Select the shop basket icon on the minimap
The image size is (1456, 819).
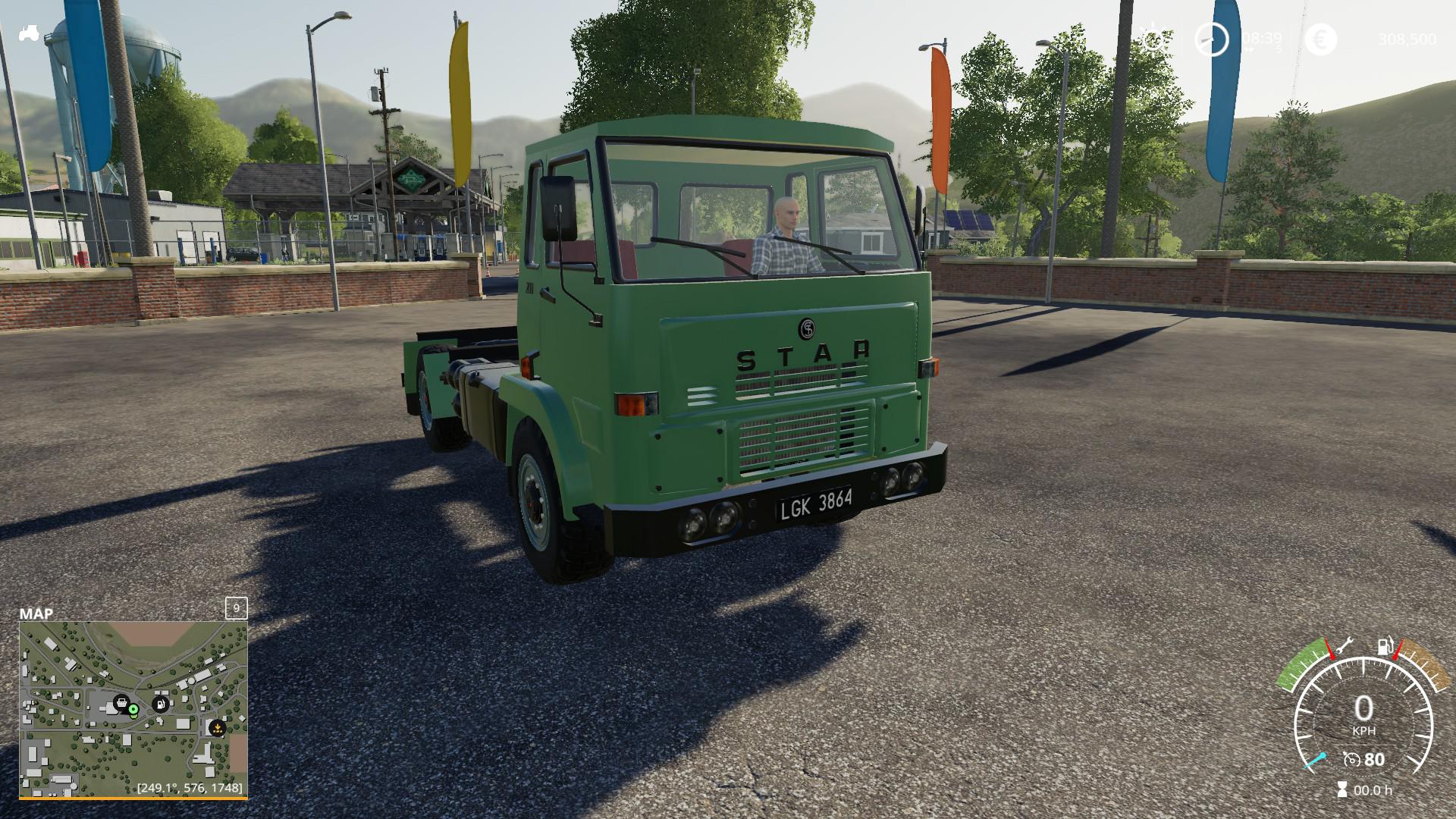(121, 704)
